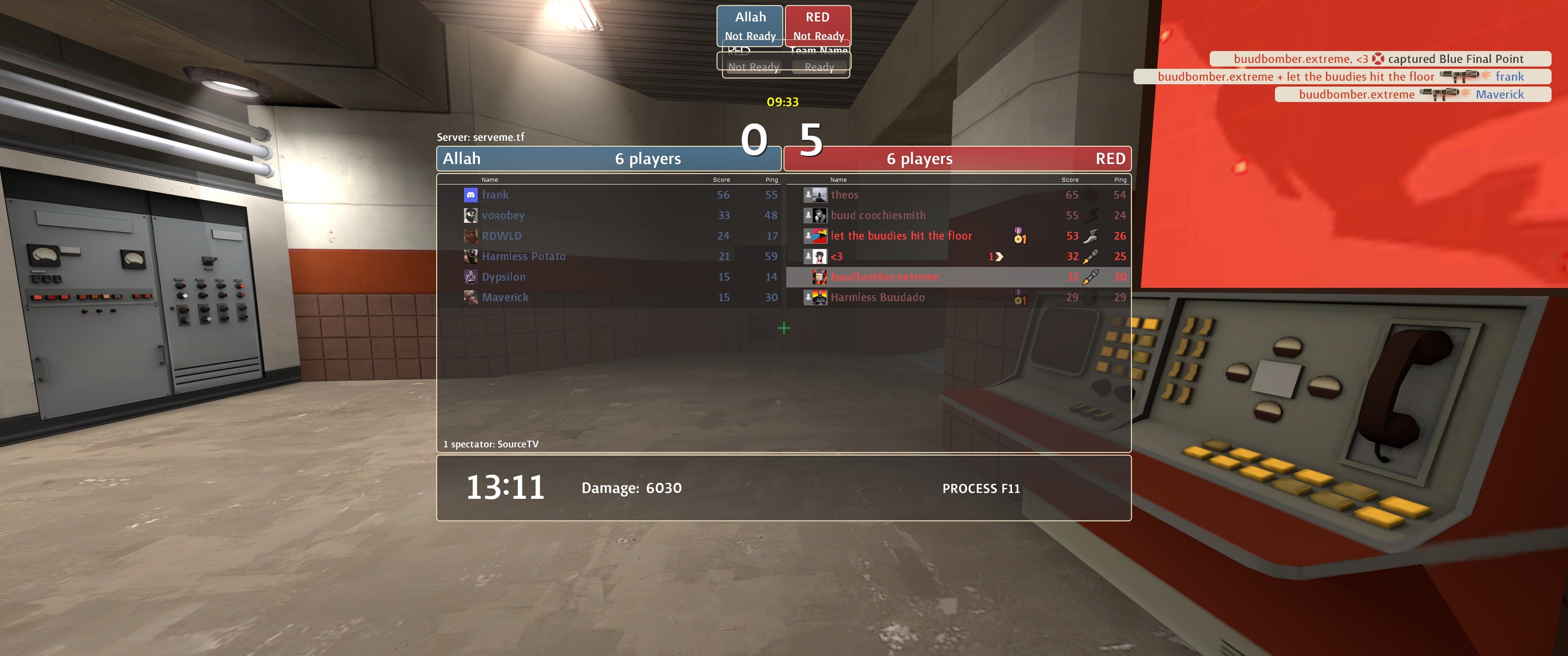Choose Harmless Potato on the Allah team

(x=523, y=256)
